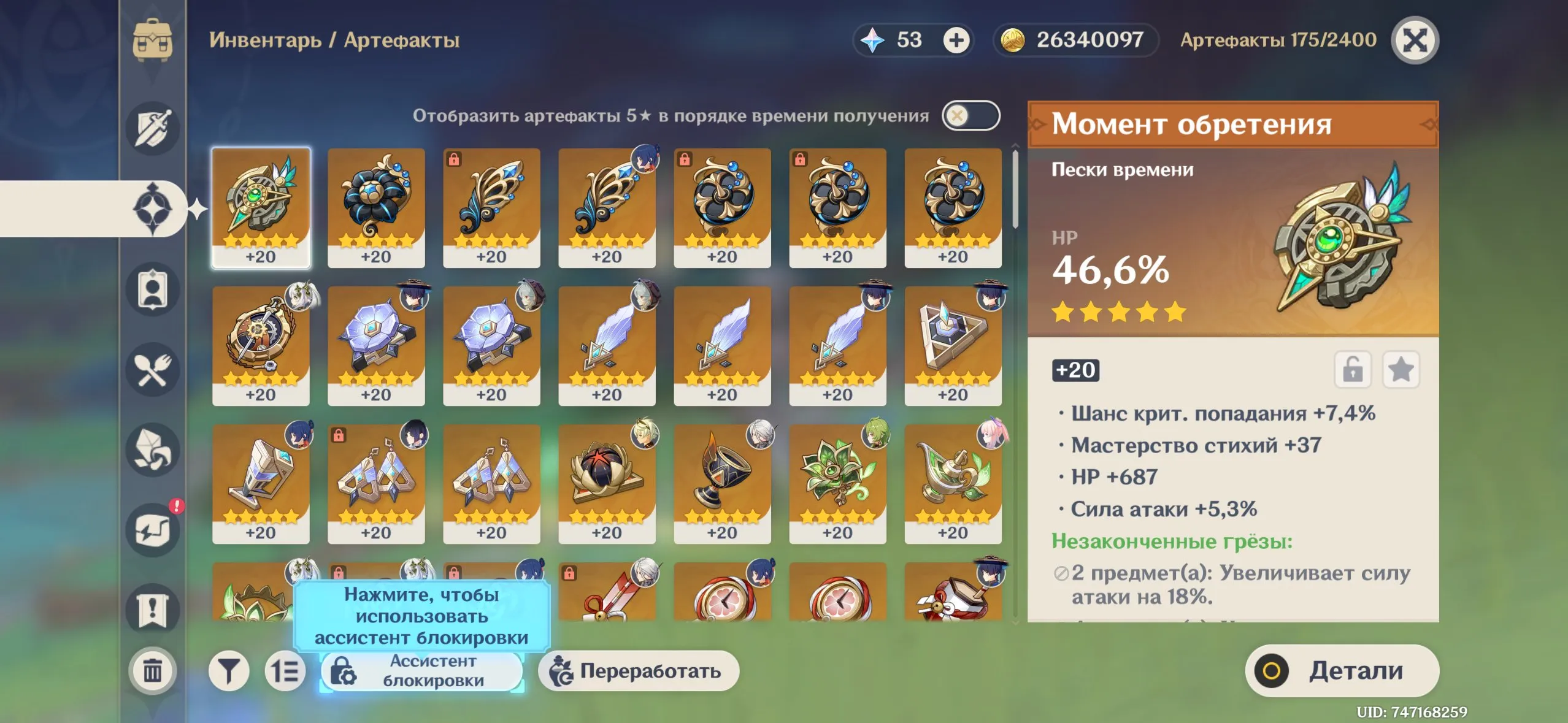Screen dimensions: 1568x723
Task: Mark selected artifact with the star button
Action: point(1401,370)
